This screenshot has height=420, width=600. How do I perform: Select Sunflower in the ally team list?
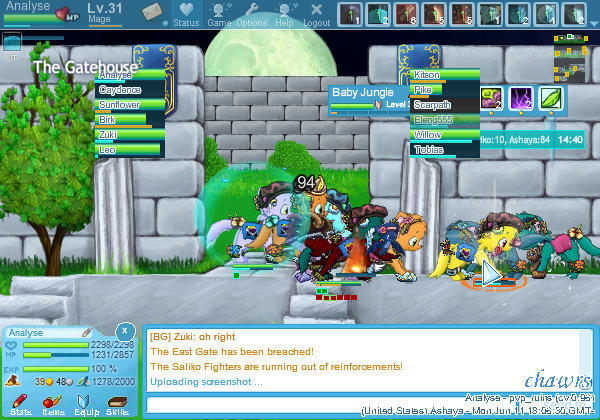pyautogui.click(x=128, y=104)
